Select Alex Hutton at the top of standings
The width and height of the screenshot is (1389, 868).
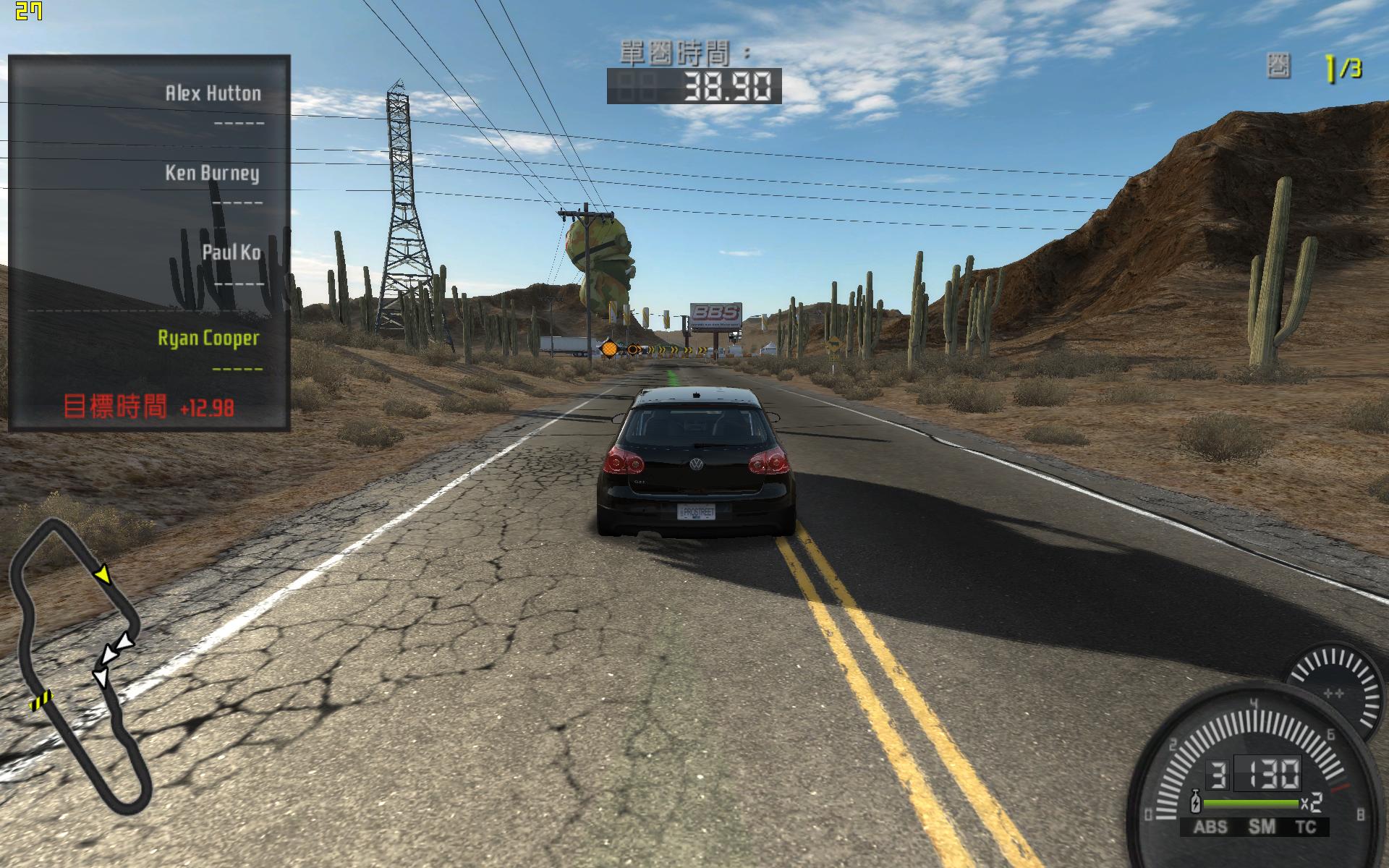tap(210, 93)
